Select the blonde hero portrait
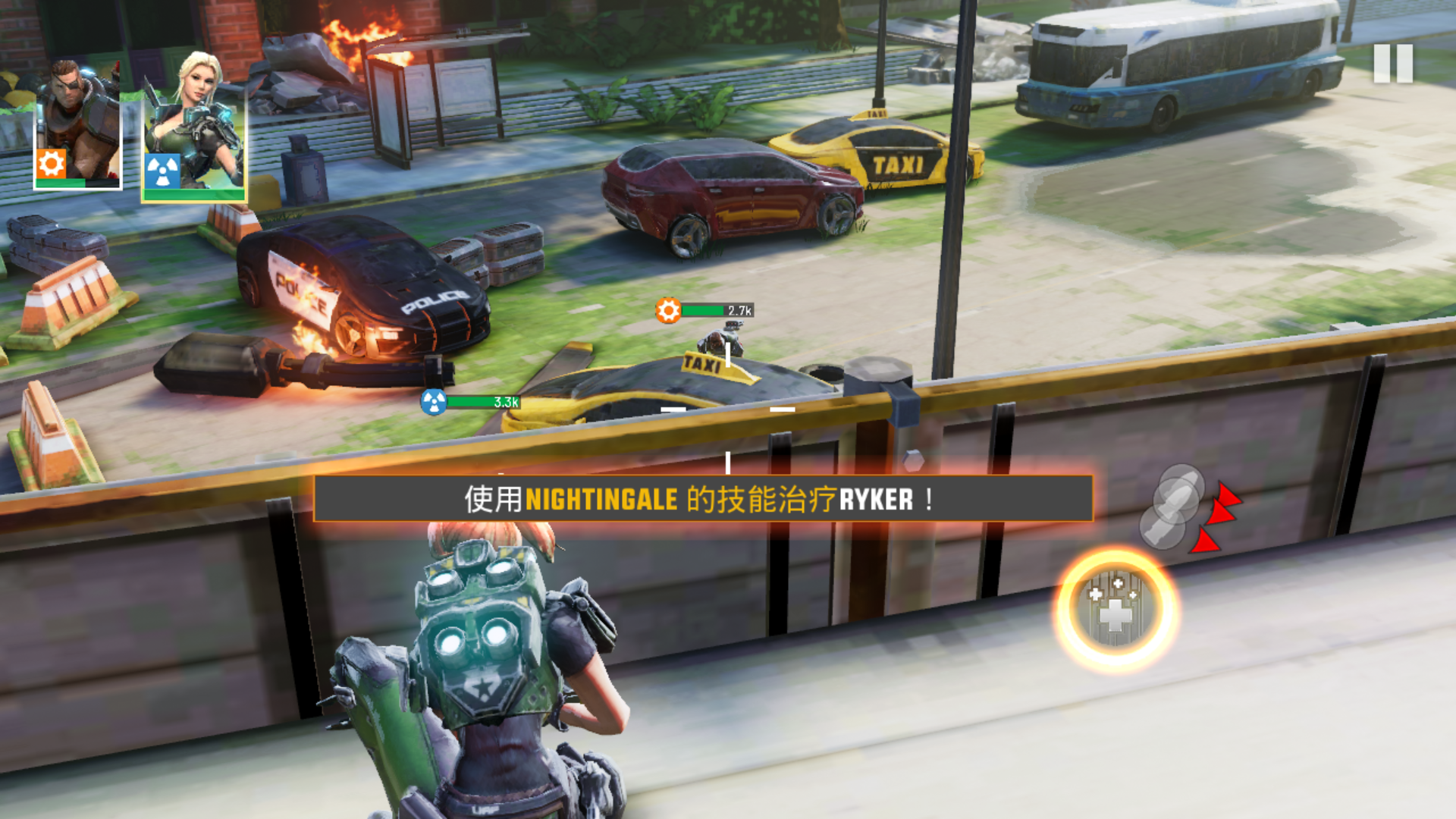This screenshot has width=1456, height=819. click(x=194, y=125)
